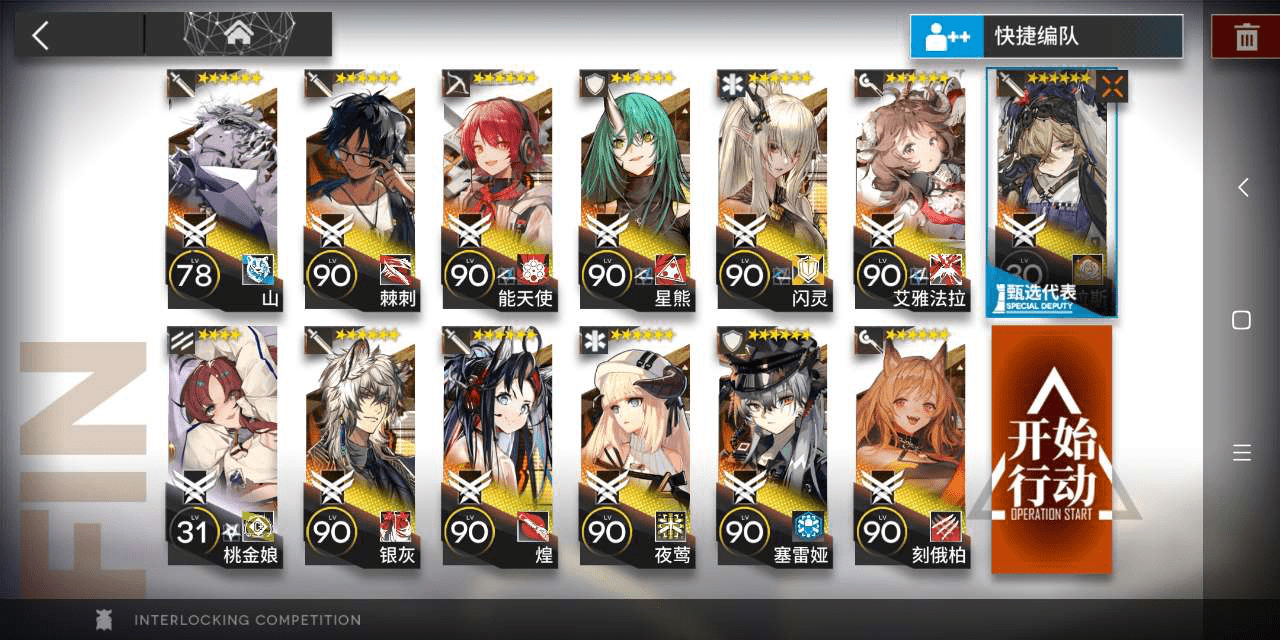
Task: Go back using the arrow button
Action: [41, 36]
